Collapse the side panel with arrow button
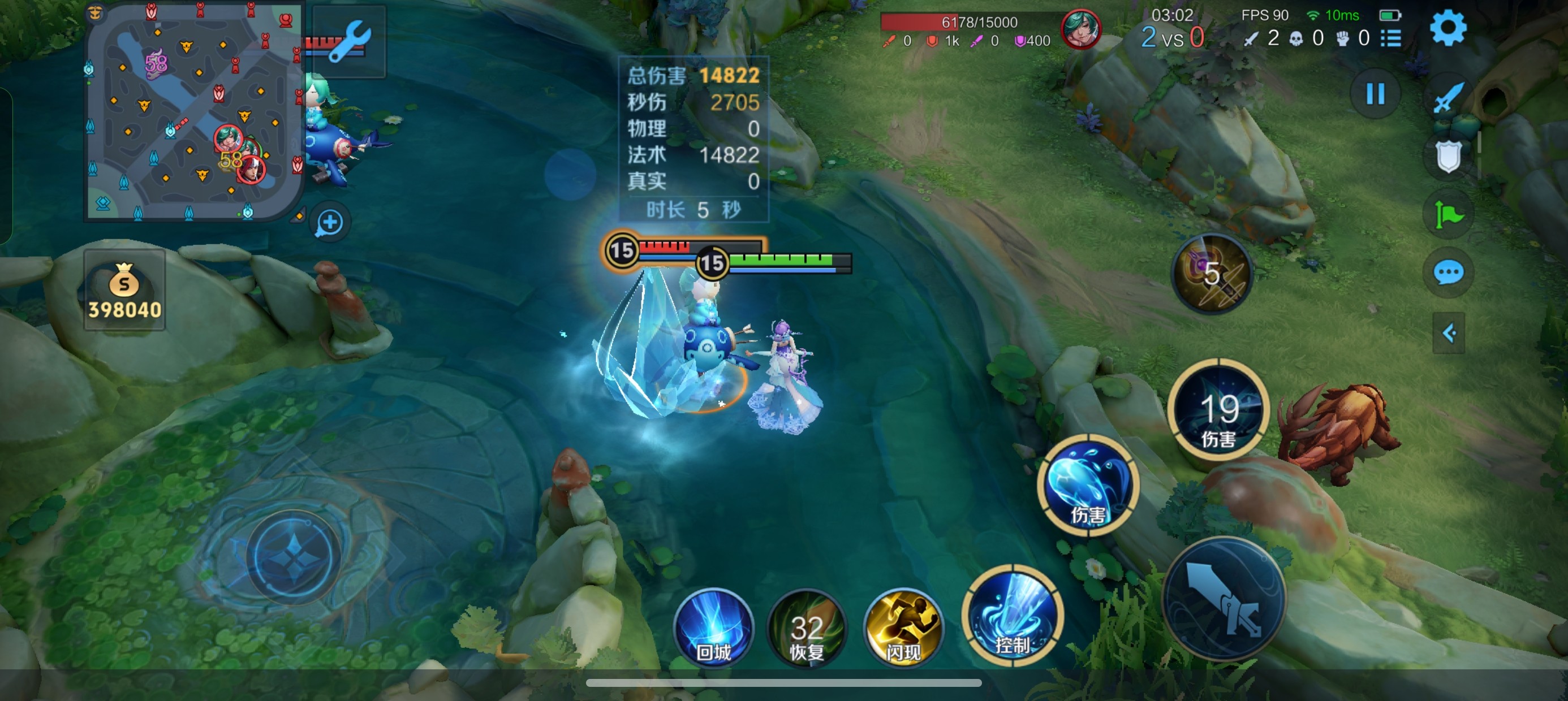1568x701 pixels. pyautogui.click(x=1449, y=333)
